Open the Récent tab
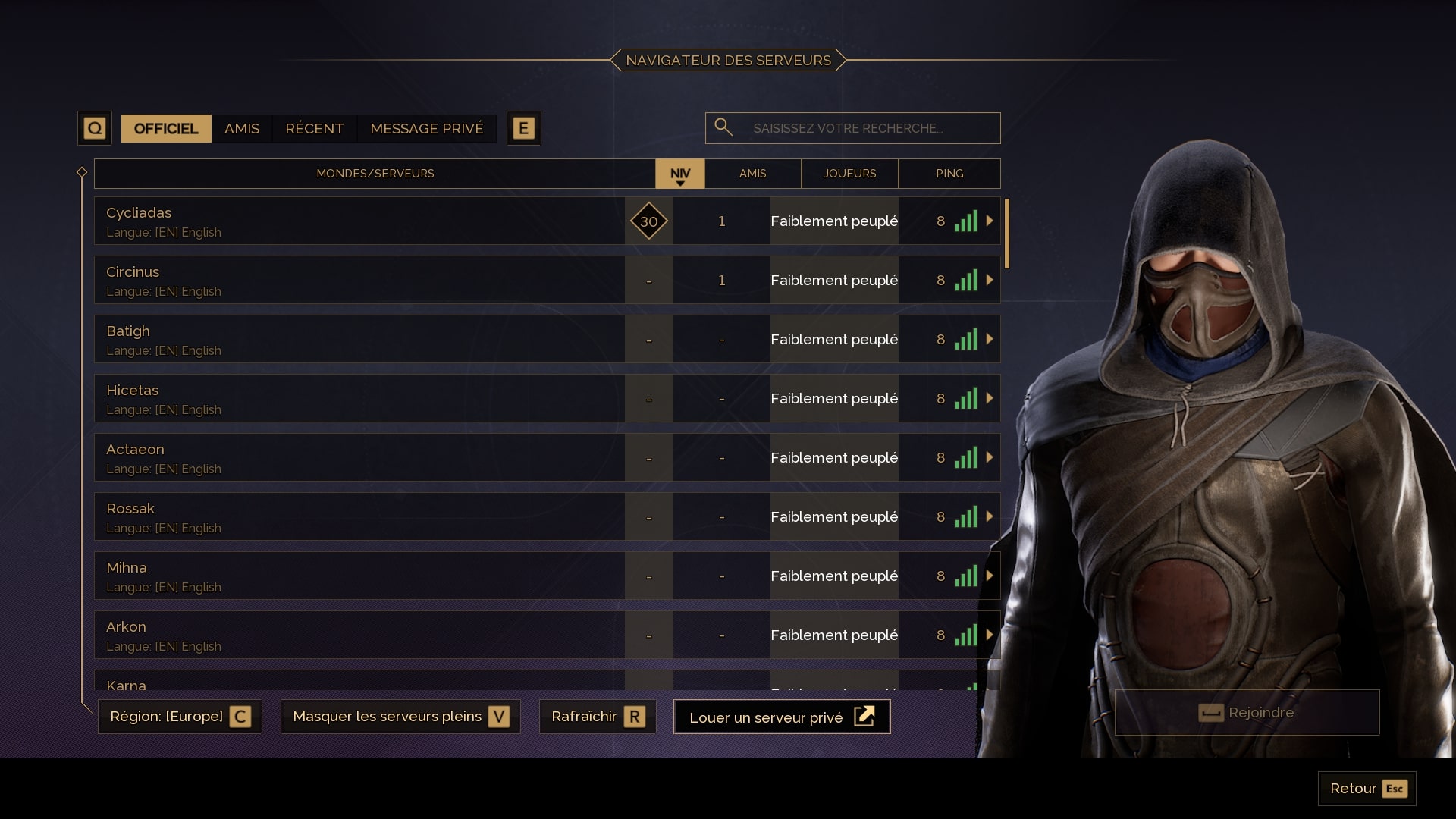 (x=314, y=128)
